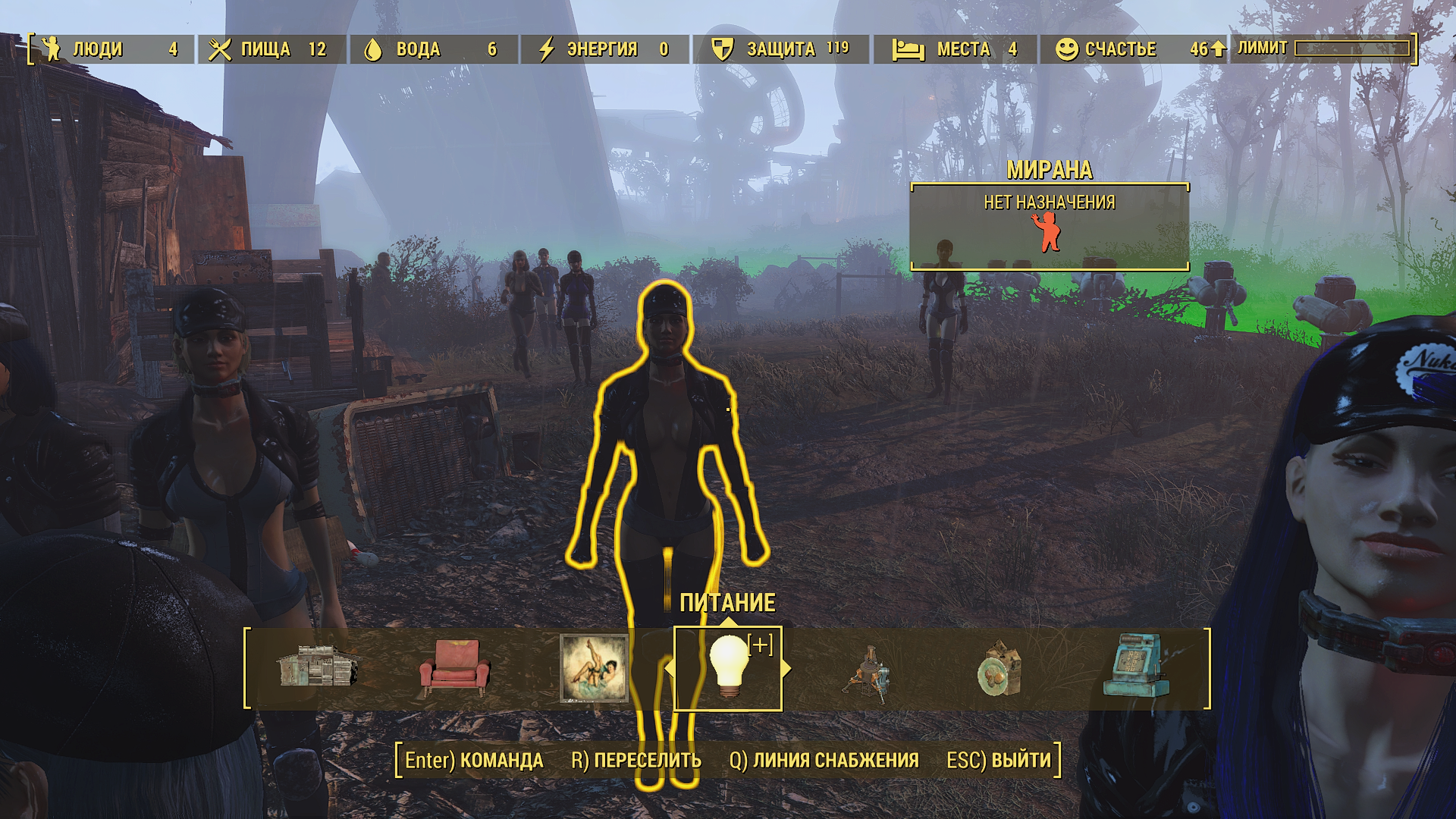
Task: Exit workshop mode with ВЫЙТИ
Action: coord(999,760)
